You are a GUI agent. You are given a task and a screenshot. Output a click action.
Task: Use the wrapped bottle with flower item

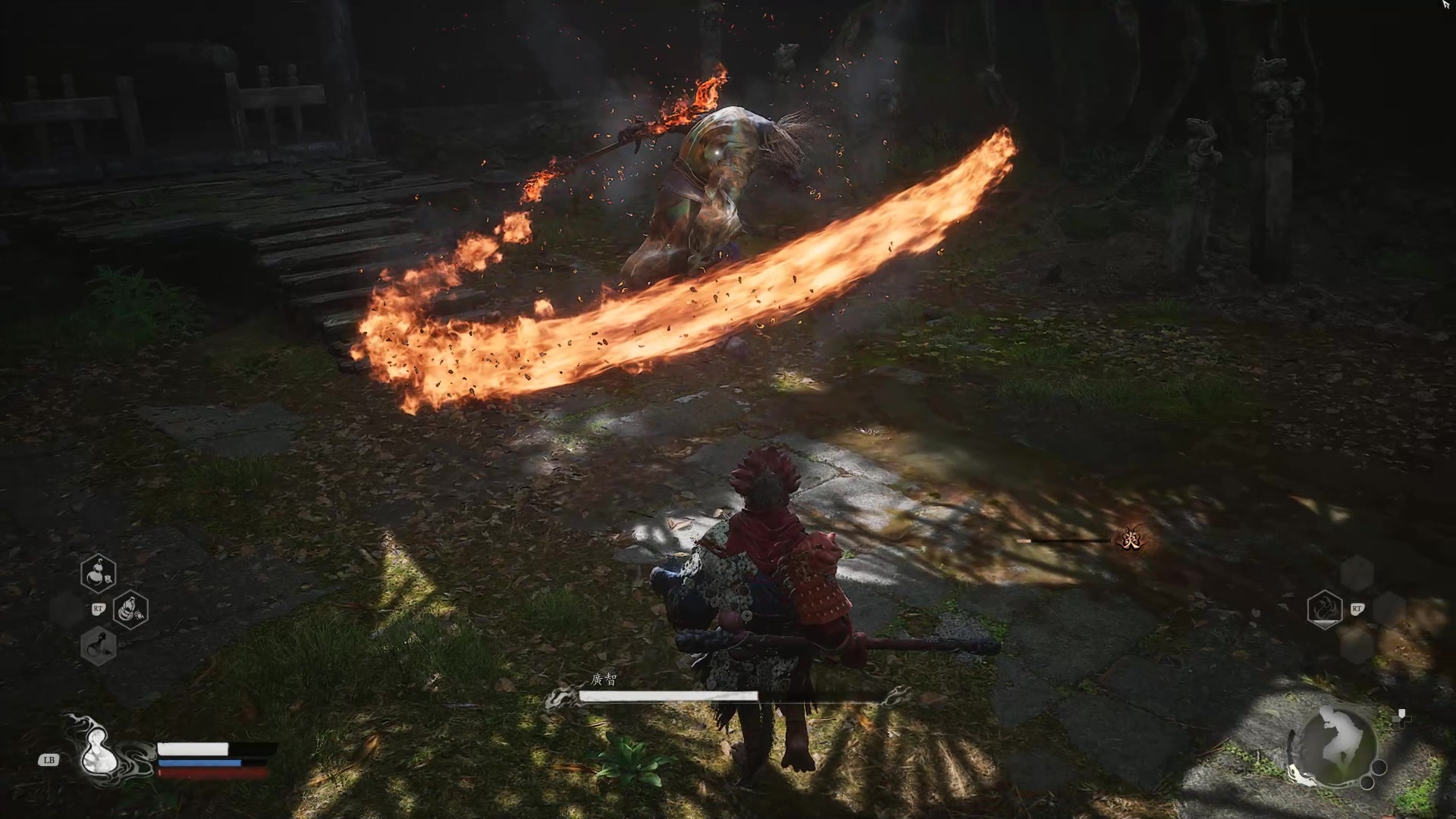coord(130,609)
